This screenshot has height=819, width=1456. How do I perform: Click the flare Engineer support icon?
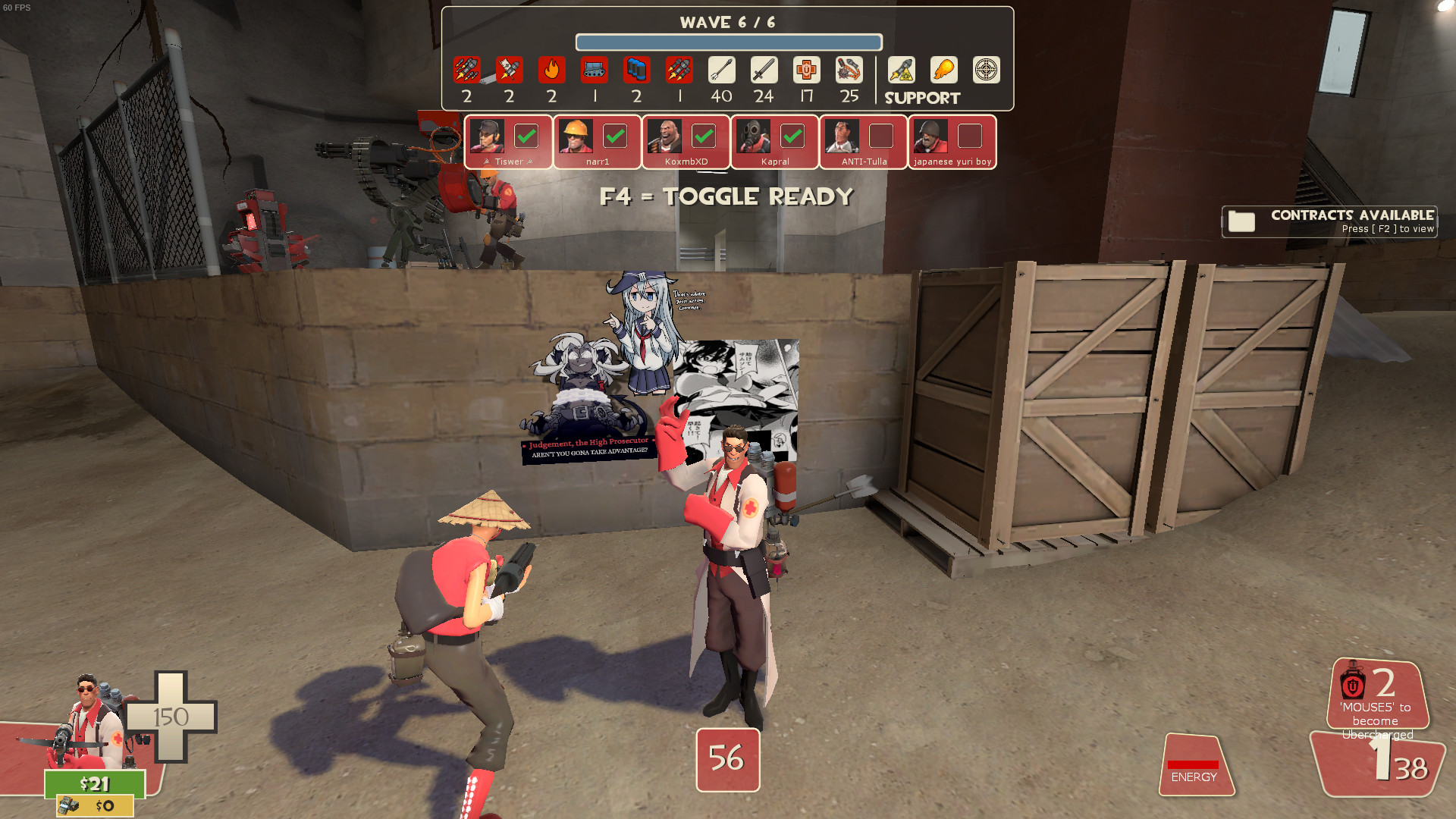(943, 71)
